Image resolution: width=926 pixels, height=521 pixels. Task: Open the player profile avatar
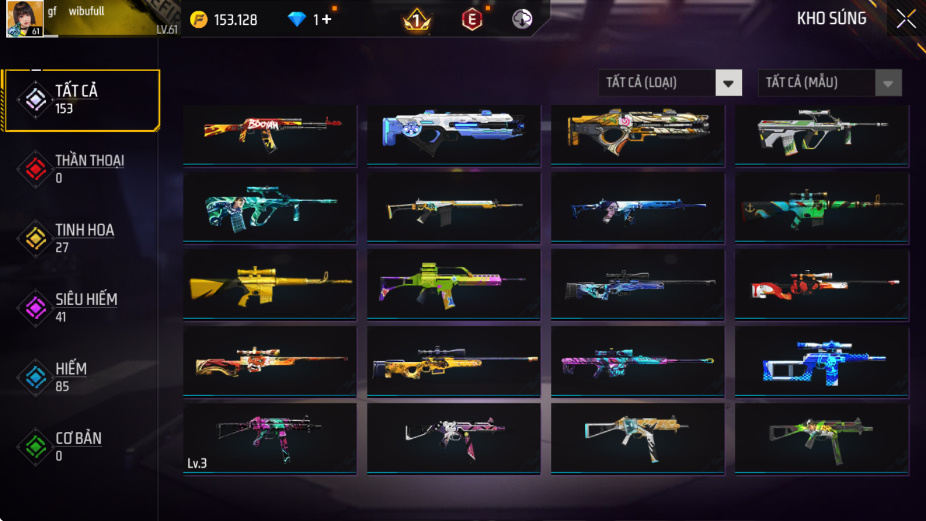click(x=24, y=19)
